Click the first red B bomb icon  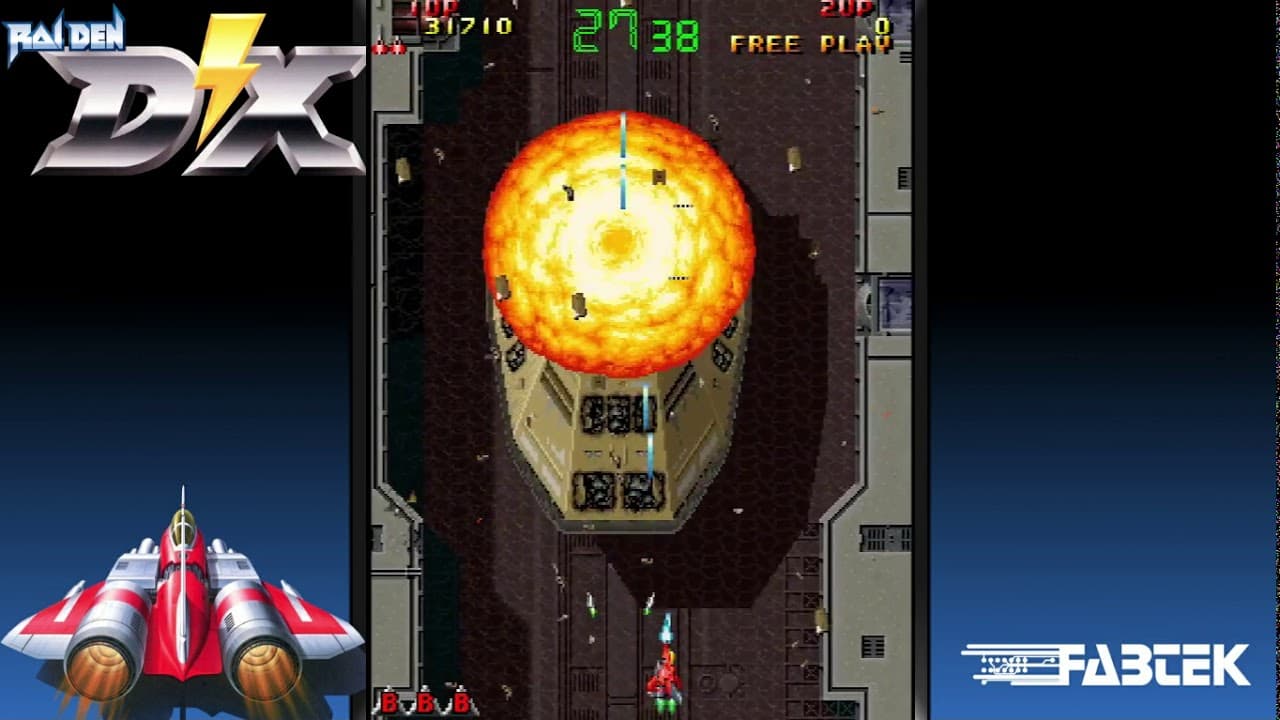pyautogui.click(x=389, y=703)
